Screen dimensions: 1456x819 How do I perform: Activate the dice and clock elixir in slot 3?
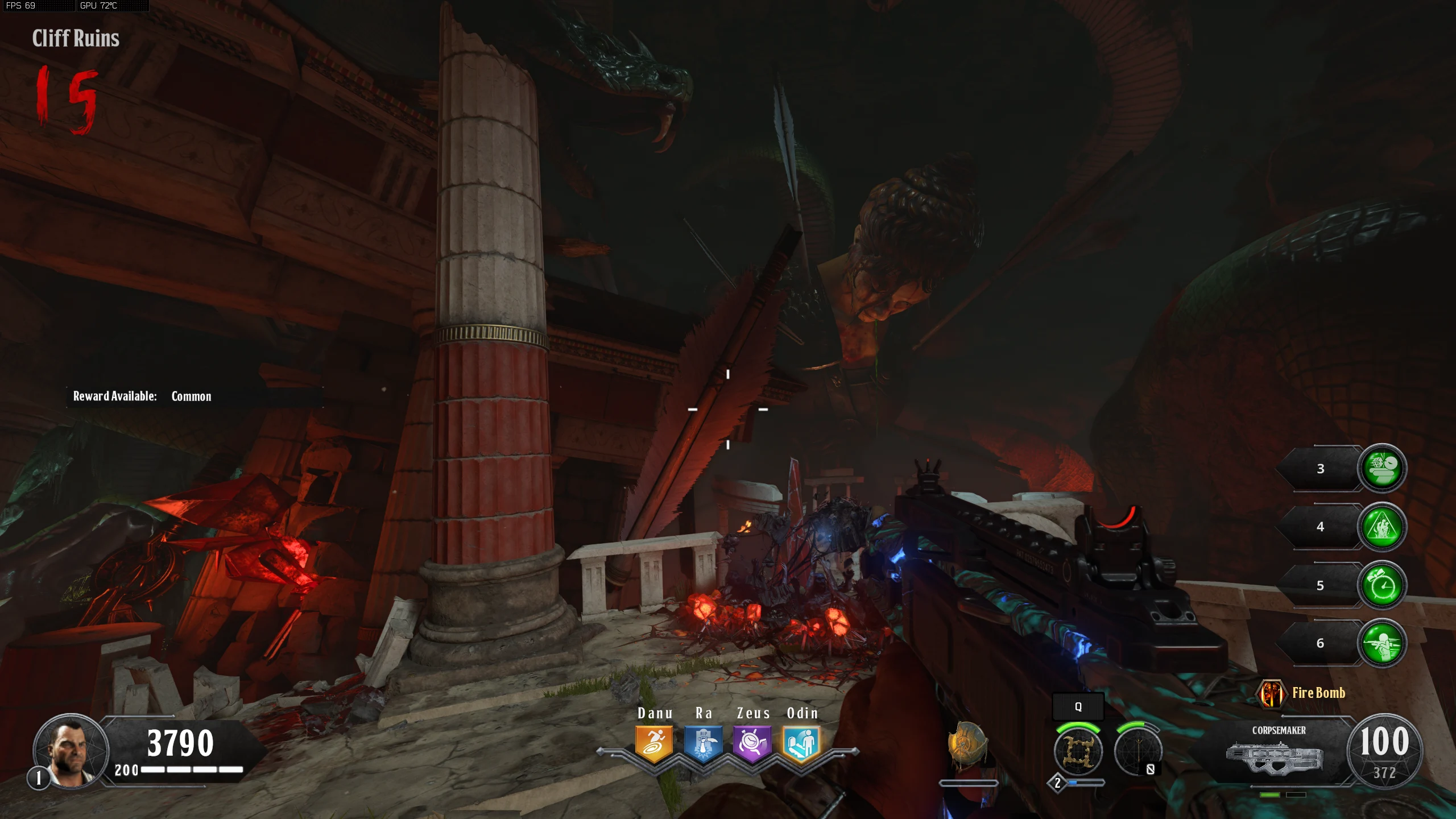click(x=1381, y=469)
